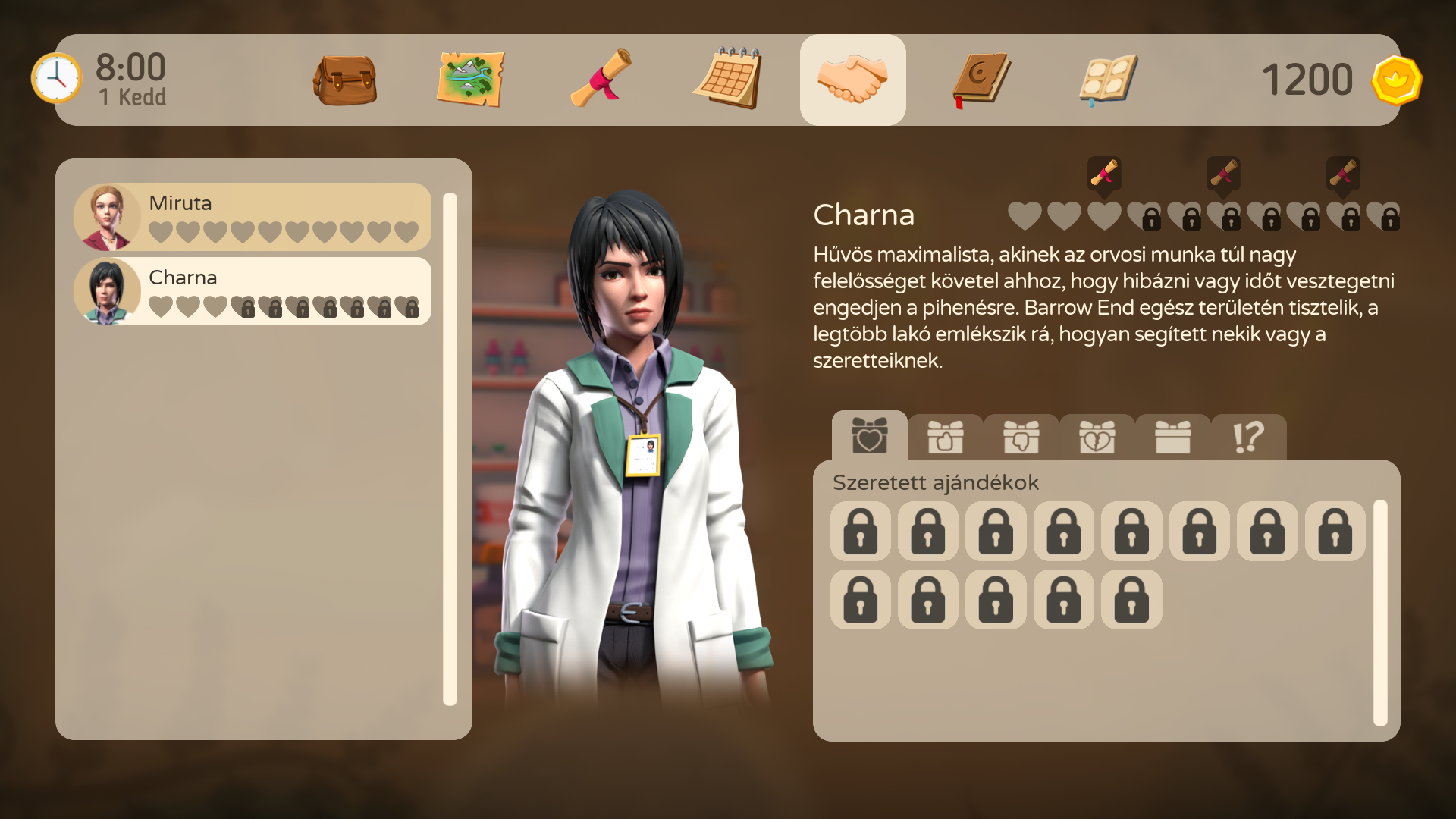Screen dimensions: 1456x819
Task: Switch to disliked gifts thumbs-down tab
Action: point(1021,438)
